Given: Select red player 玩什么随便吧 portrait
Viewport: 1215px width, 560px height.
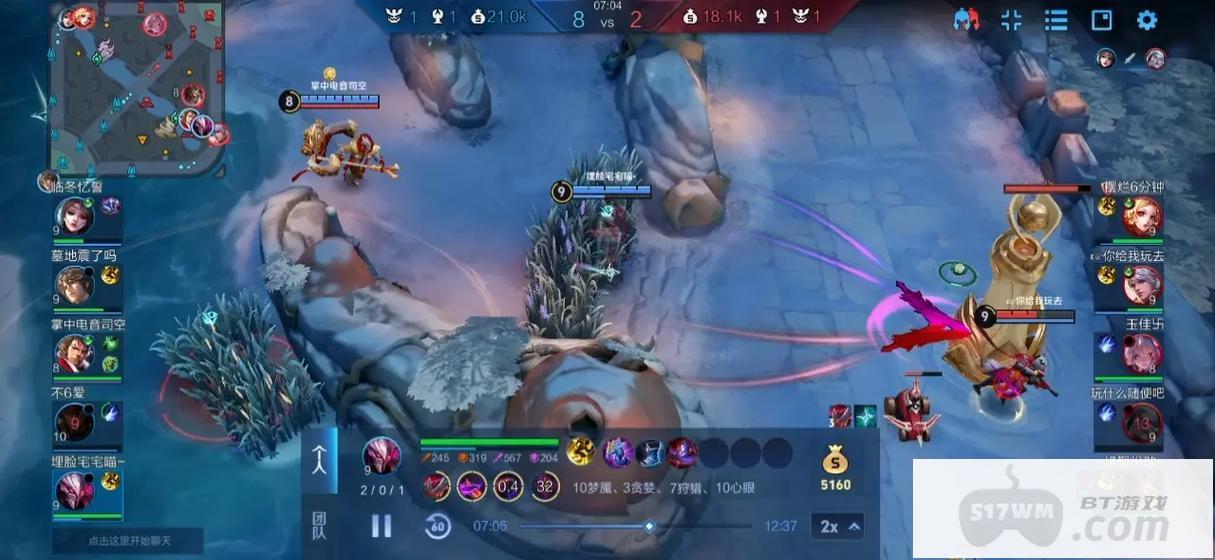Looking at the screenshot, I should (x=1142, y=422).
